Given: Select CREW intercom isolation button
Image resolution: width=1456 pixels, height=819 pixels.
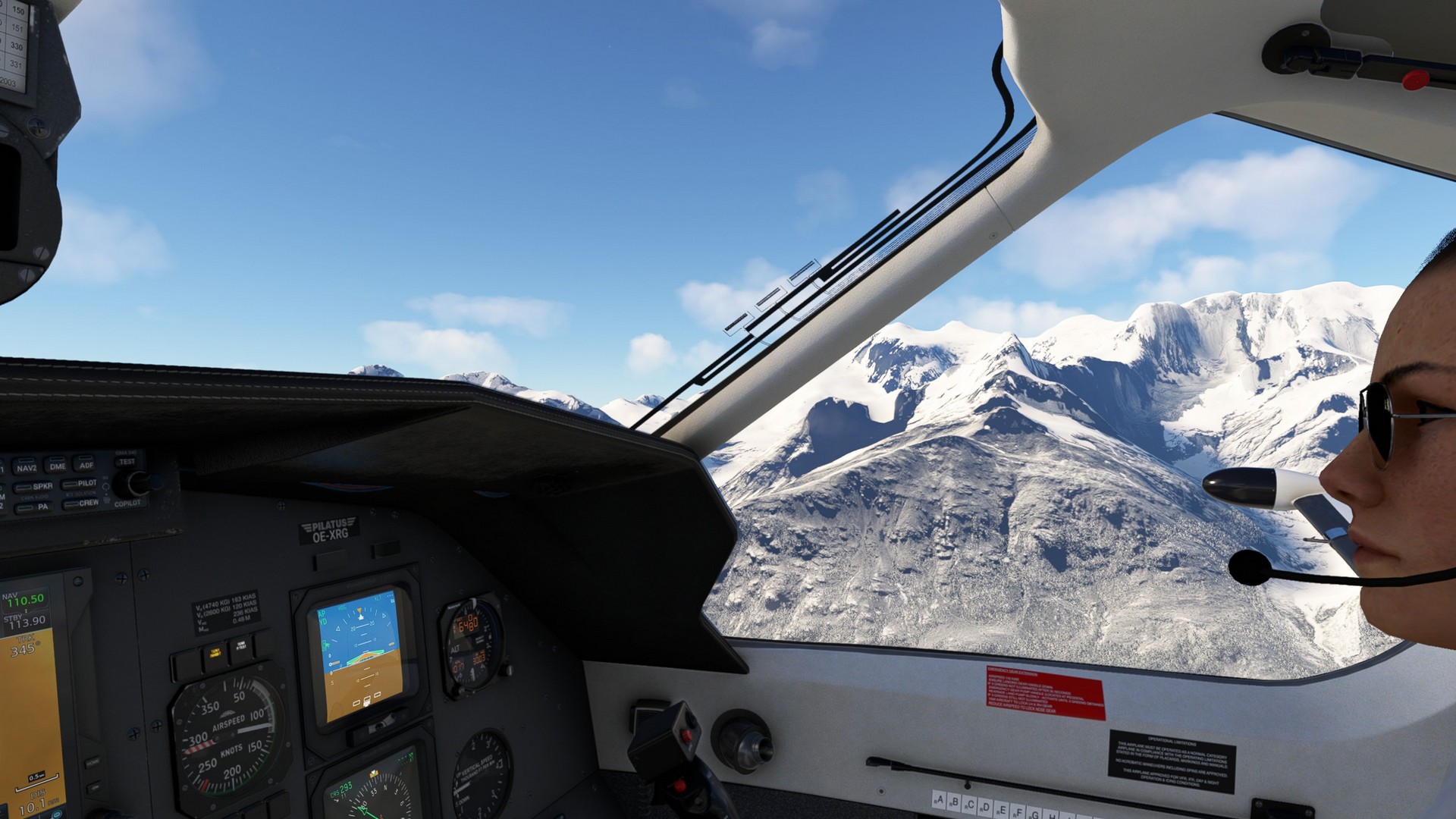Looking at the screenshot, I should (x=81, y=503).
